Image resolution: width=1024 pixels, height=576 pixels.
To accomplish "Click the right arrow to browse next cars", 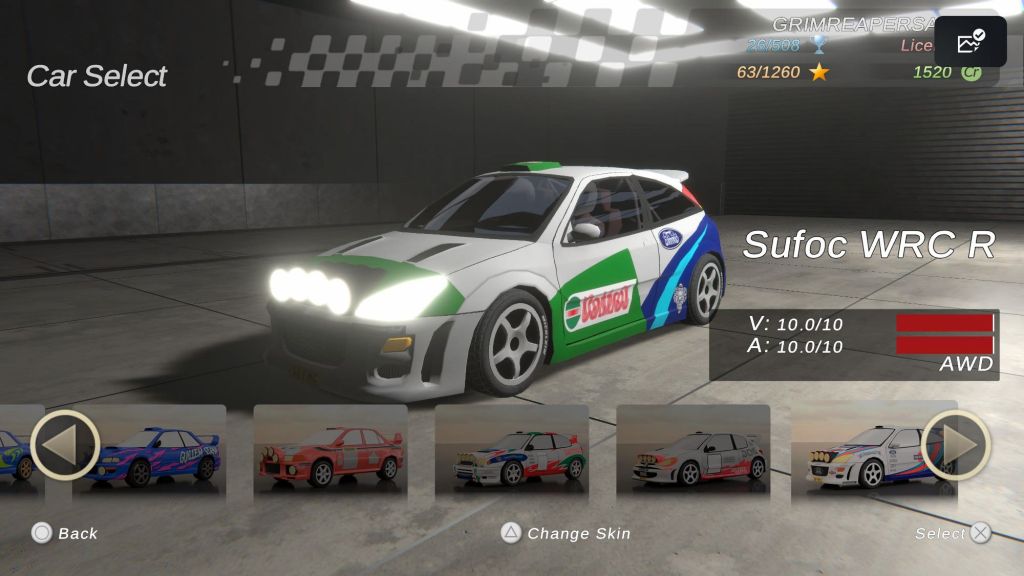I will click(x=955, y=445).
